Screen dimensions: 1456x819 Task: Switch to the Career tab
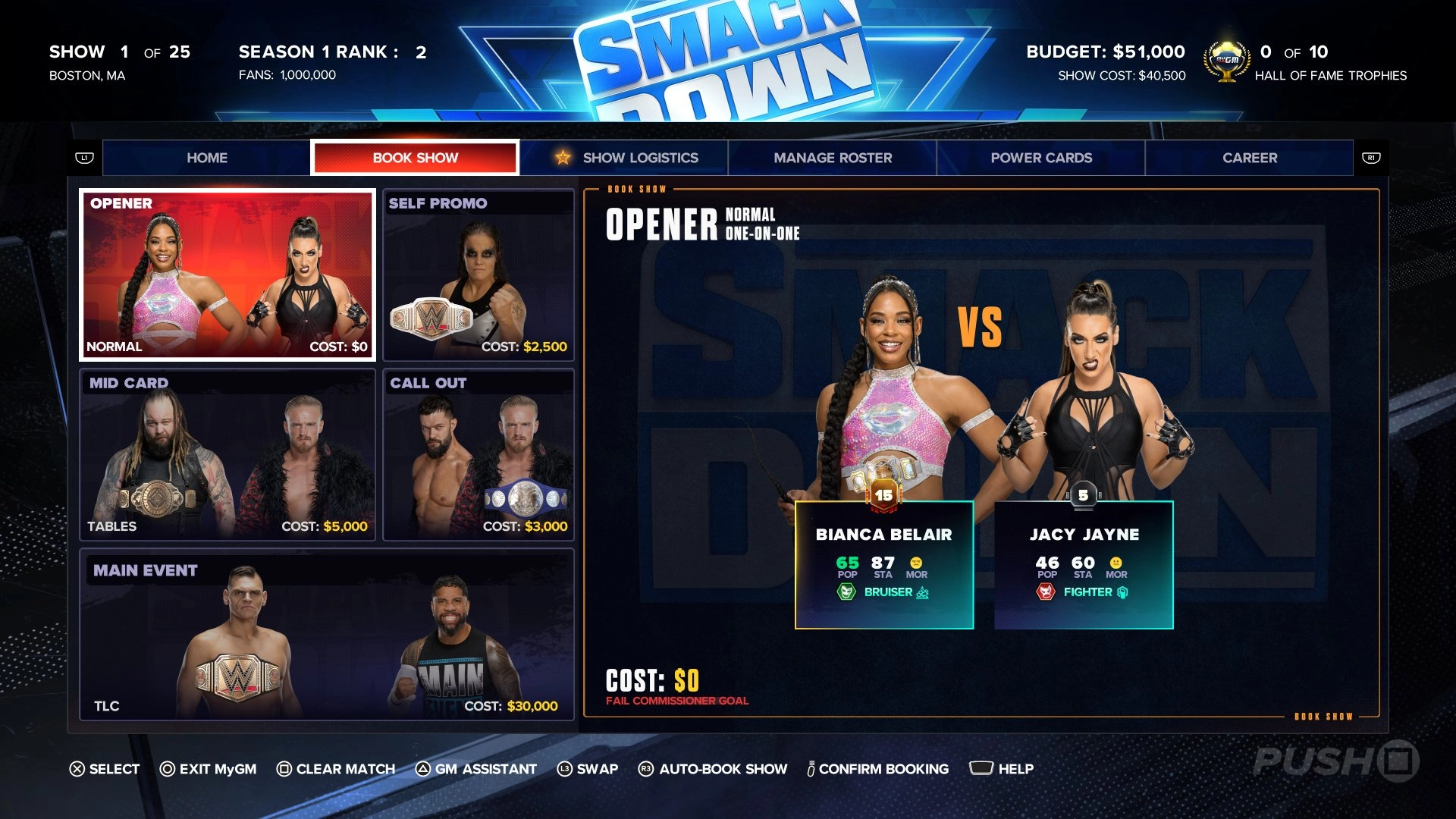click(1249, 158)
